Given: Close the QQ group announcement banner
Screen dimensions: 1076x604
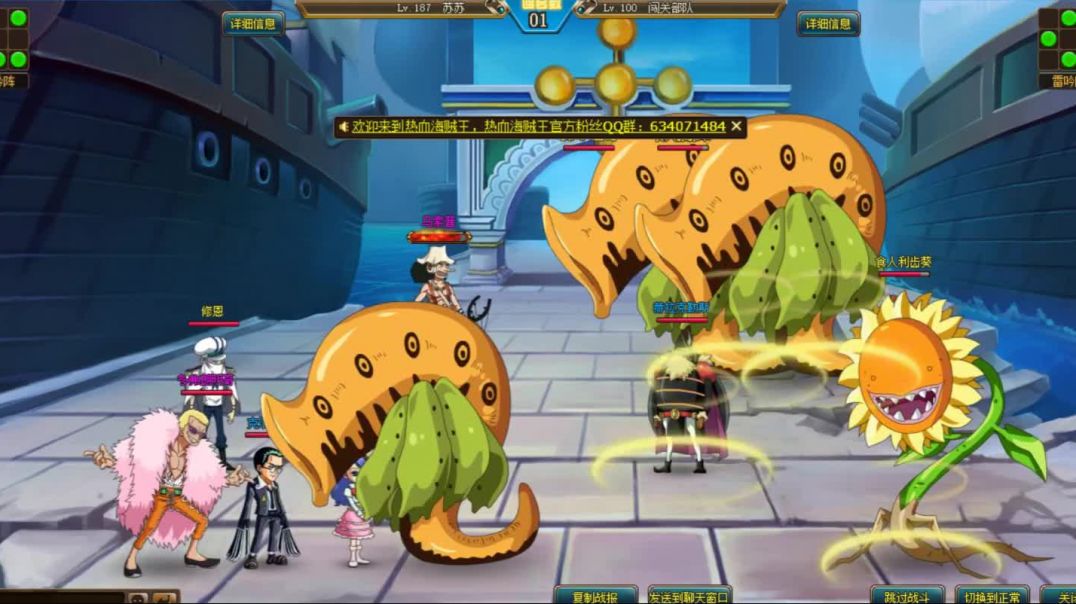Looking at the screenshot, I should (737, 126).
